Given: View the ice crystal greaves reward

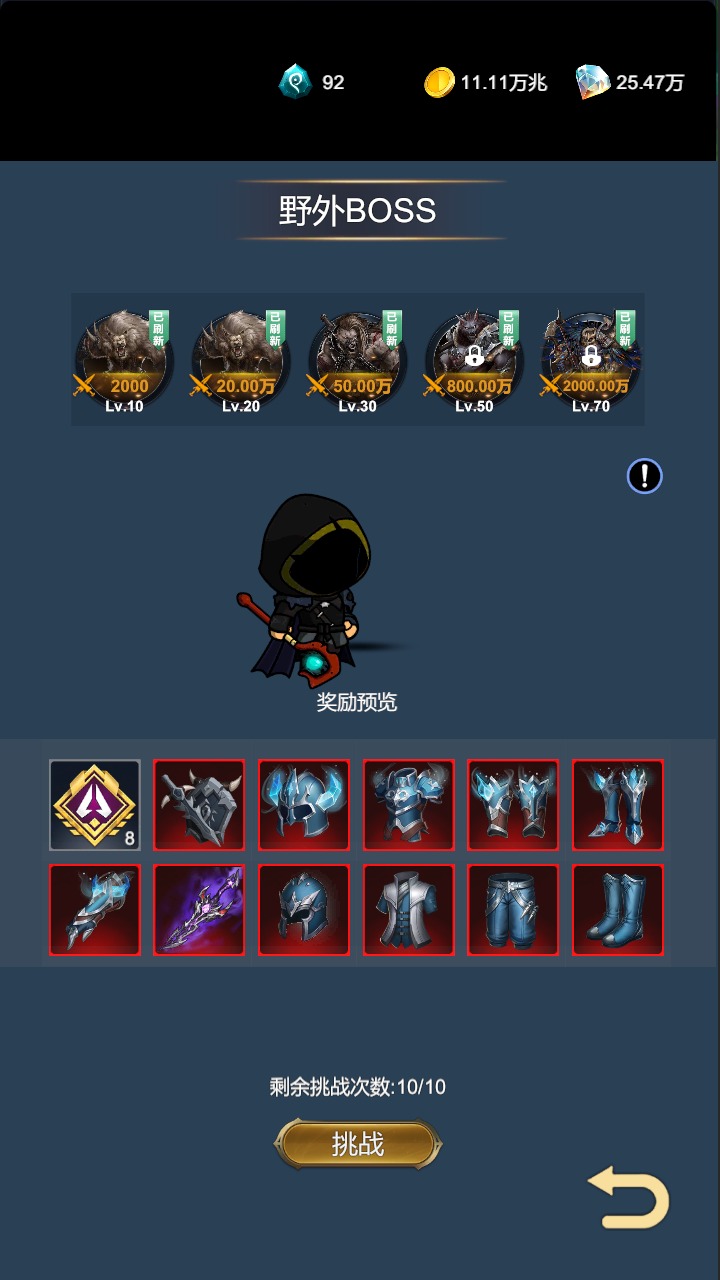Looking at the screenshot, I should [618, 805].
